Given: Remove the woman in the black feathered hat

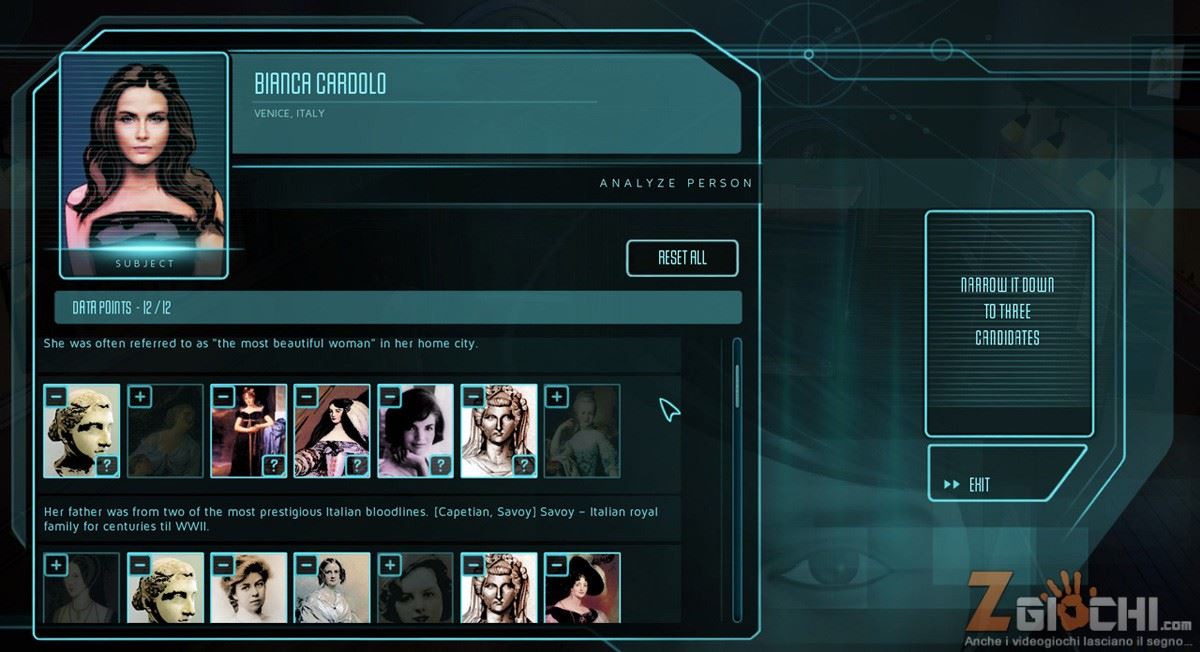Looking at the screenshot, I should pyautogui.click(x=556, y=566).
